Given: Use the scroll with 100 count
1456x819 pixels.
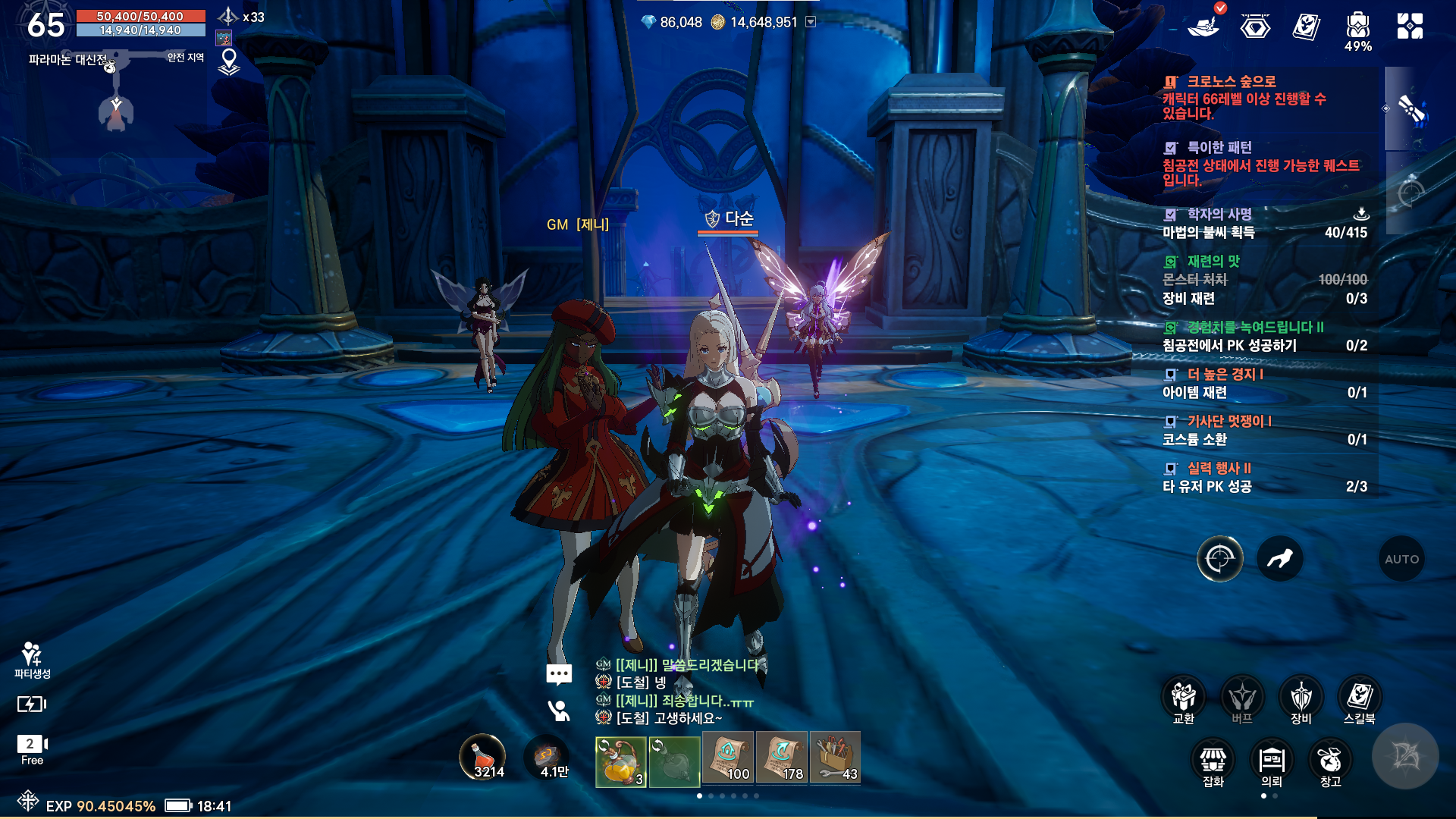Looking at the screenshot, I should pyautogui.click(x=728, y=758).
